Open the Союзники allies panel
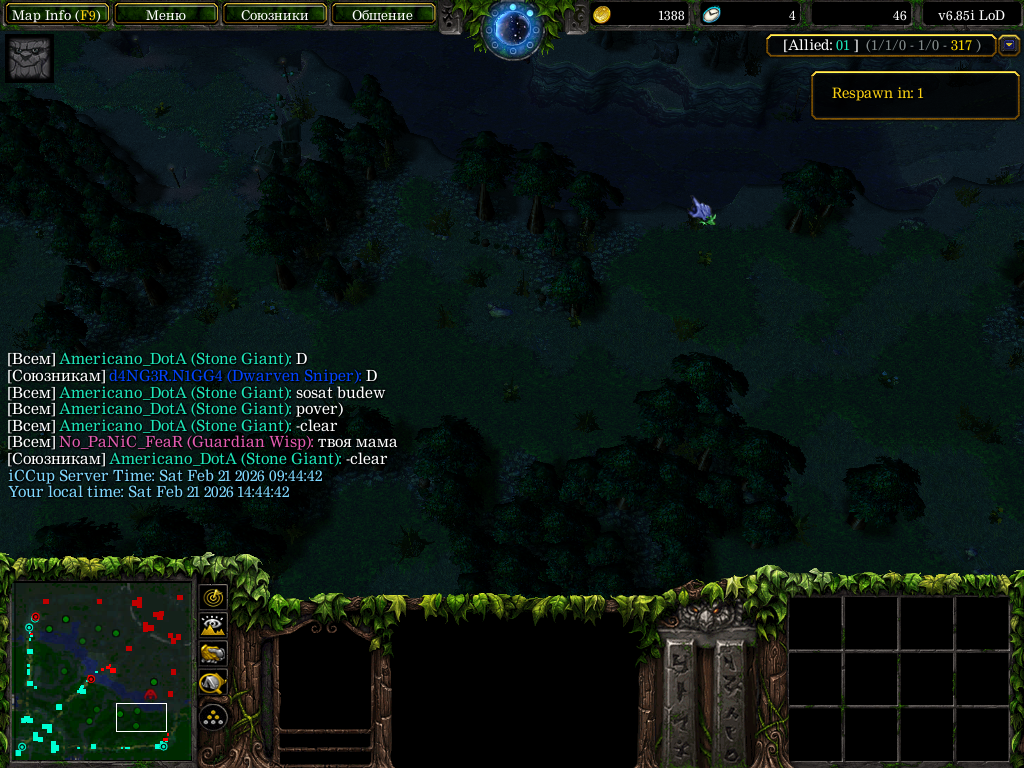This screenshot has width=1024, height=768. click(274, 15)
